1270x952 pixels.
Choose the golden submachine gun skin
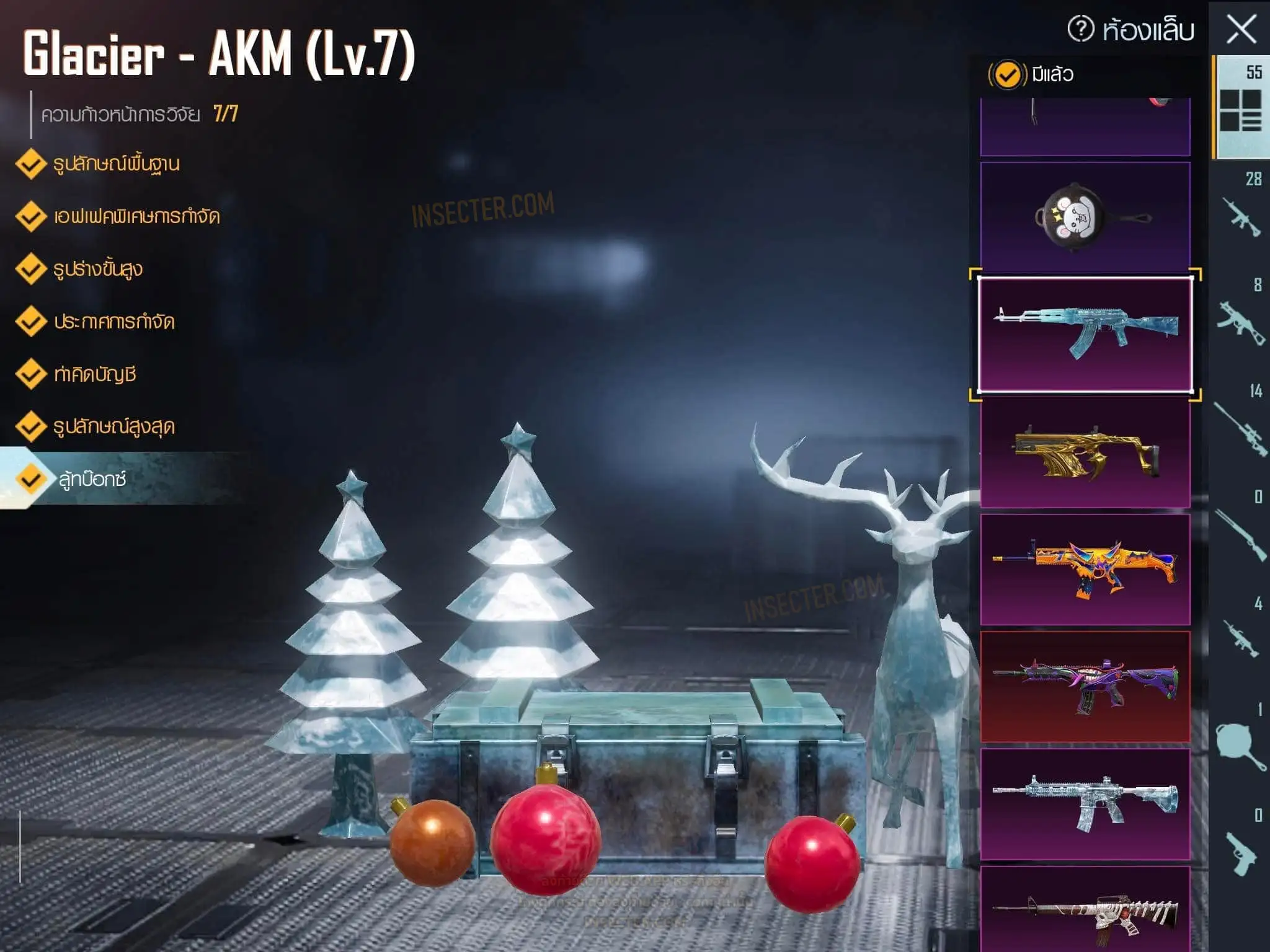tap(1085, 452)
